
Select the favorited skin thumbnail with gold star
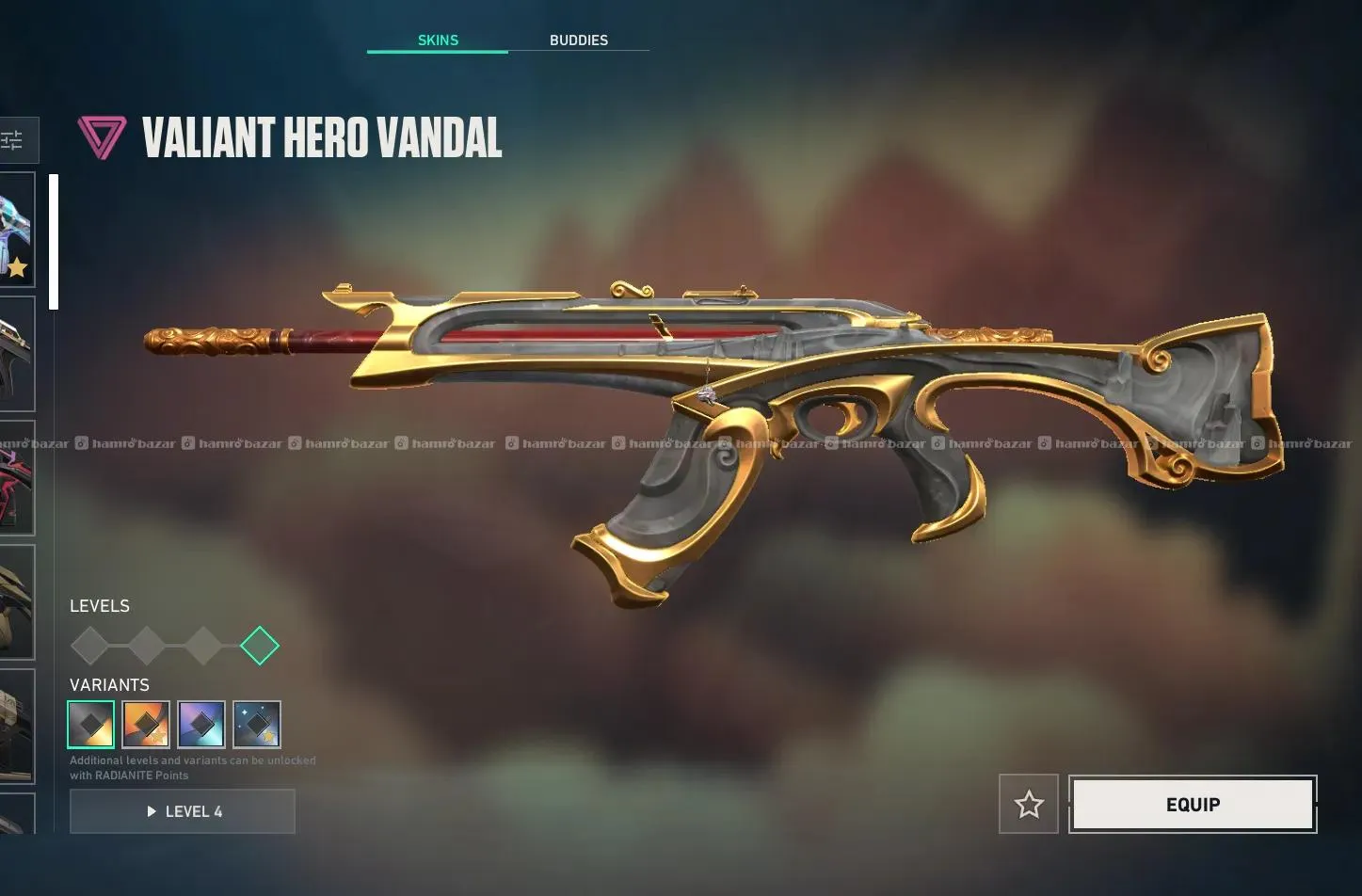[16, 230]
